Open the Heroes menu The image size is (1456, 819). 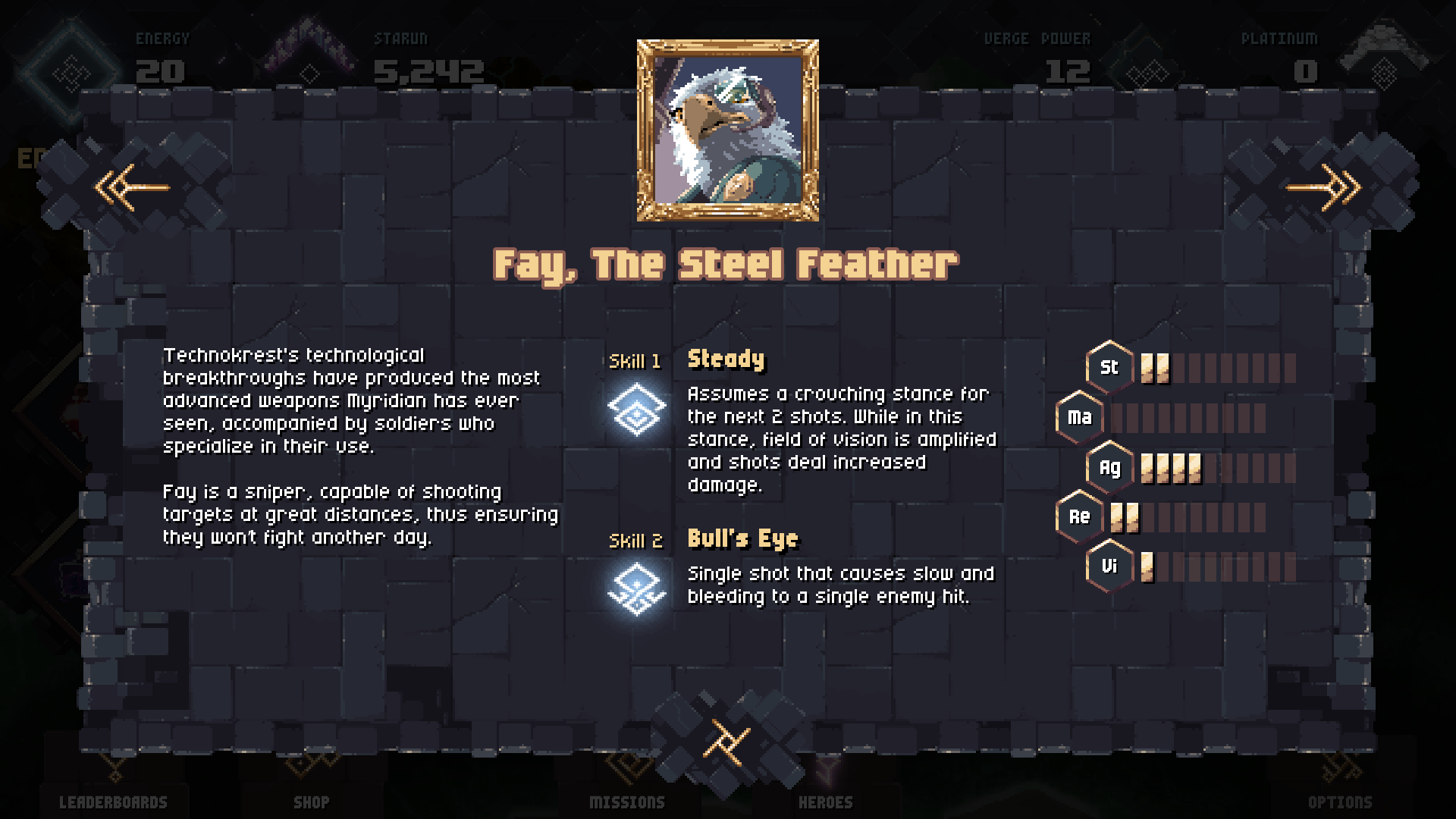click(827, 801)
